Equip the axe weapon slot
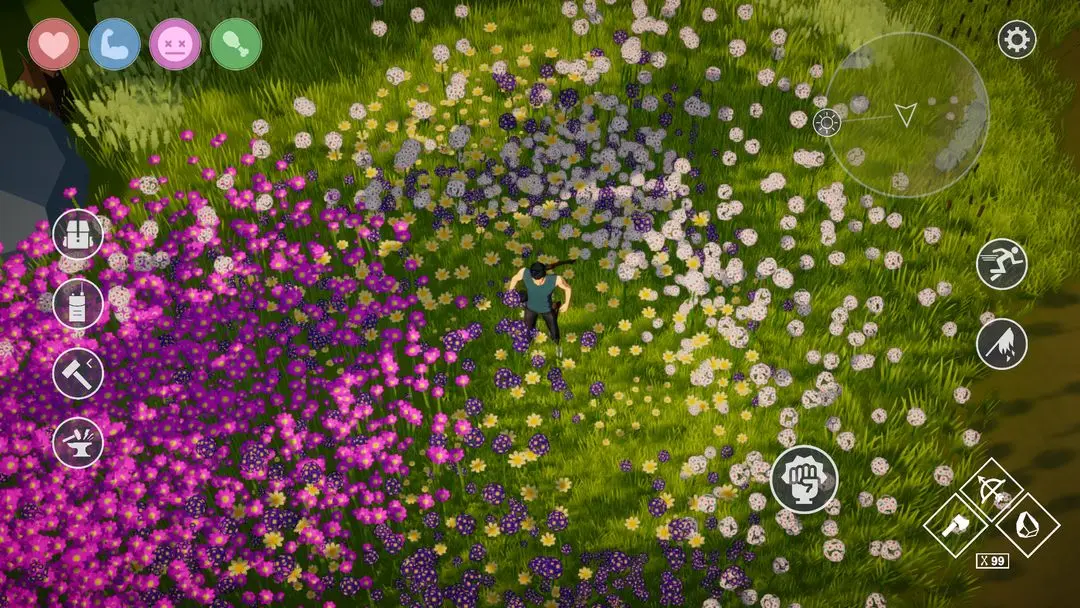Viewport: 1080px width, 608px height. coord(955,525)
